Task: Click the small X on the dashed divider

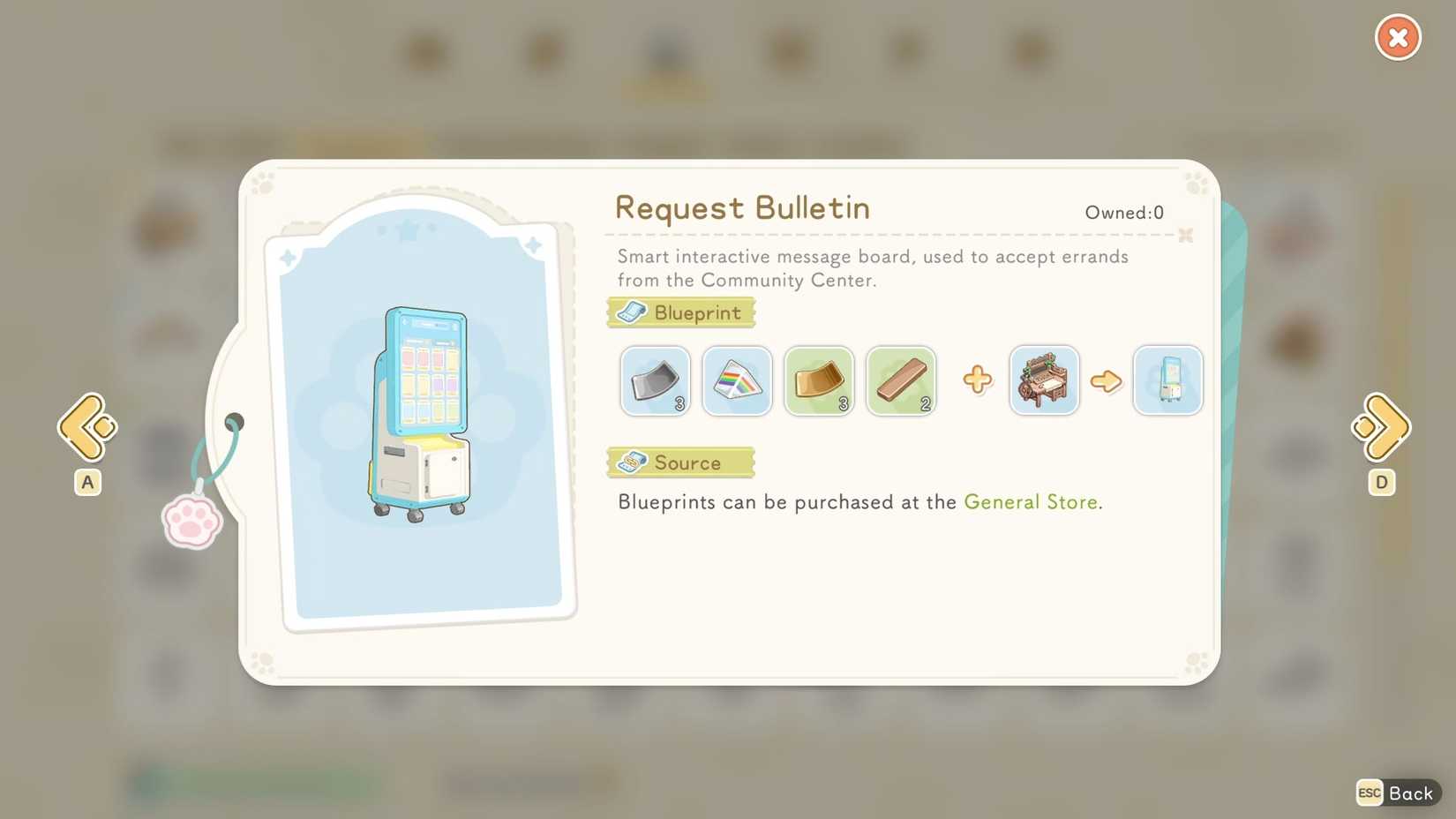Action: pos(1186,236)
